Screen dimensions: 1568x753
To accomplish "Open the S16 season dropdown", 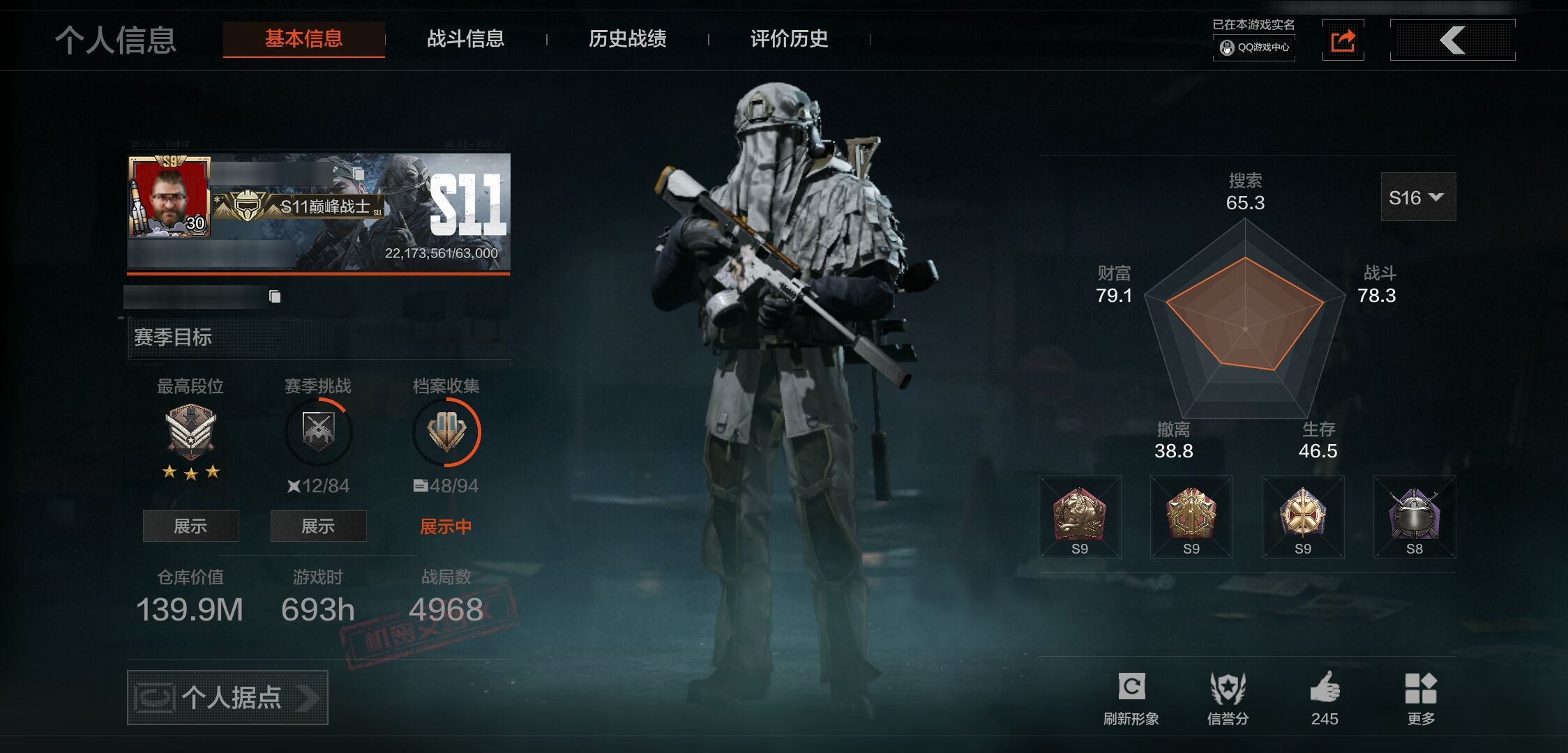I will (1417, 197).
